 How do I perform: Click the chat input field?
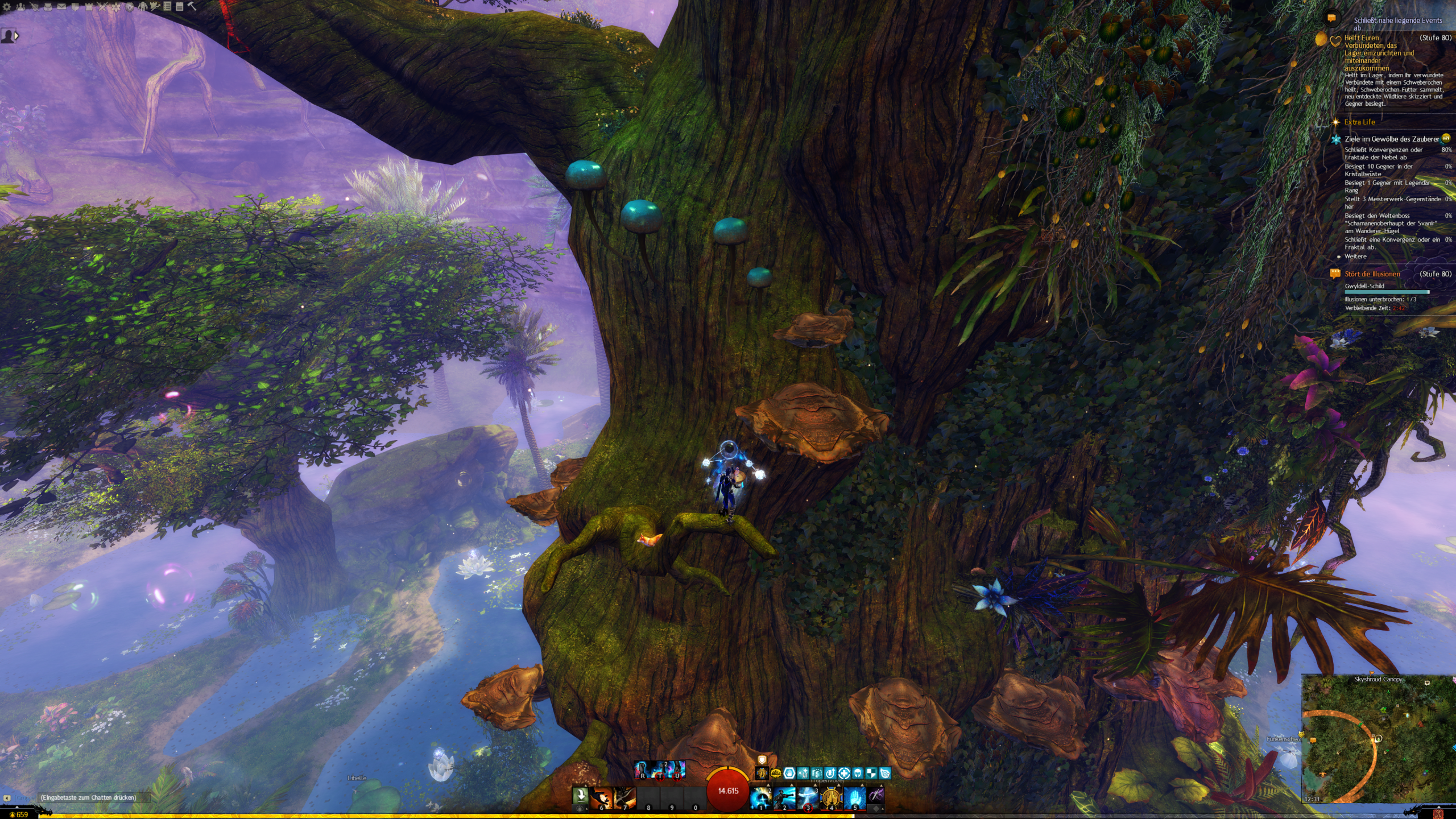pos(91,798)
